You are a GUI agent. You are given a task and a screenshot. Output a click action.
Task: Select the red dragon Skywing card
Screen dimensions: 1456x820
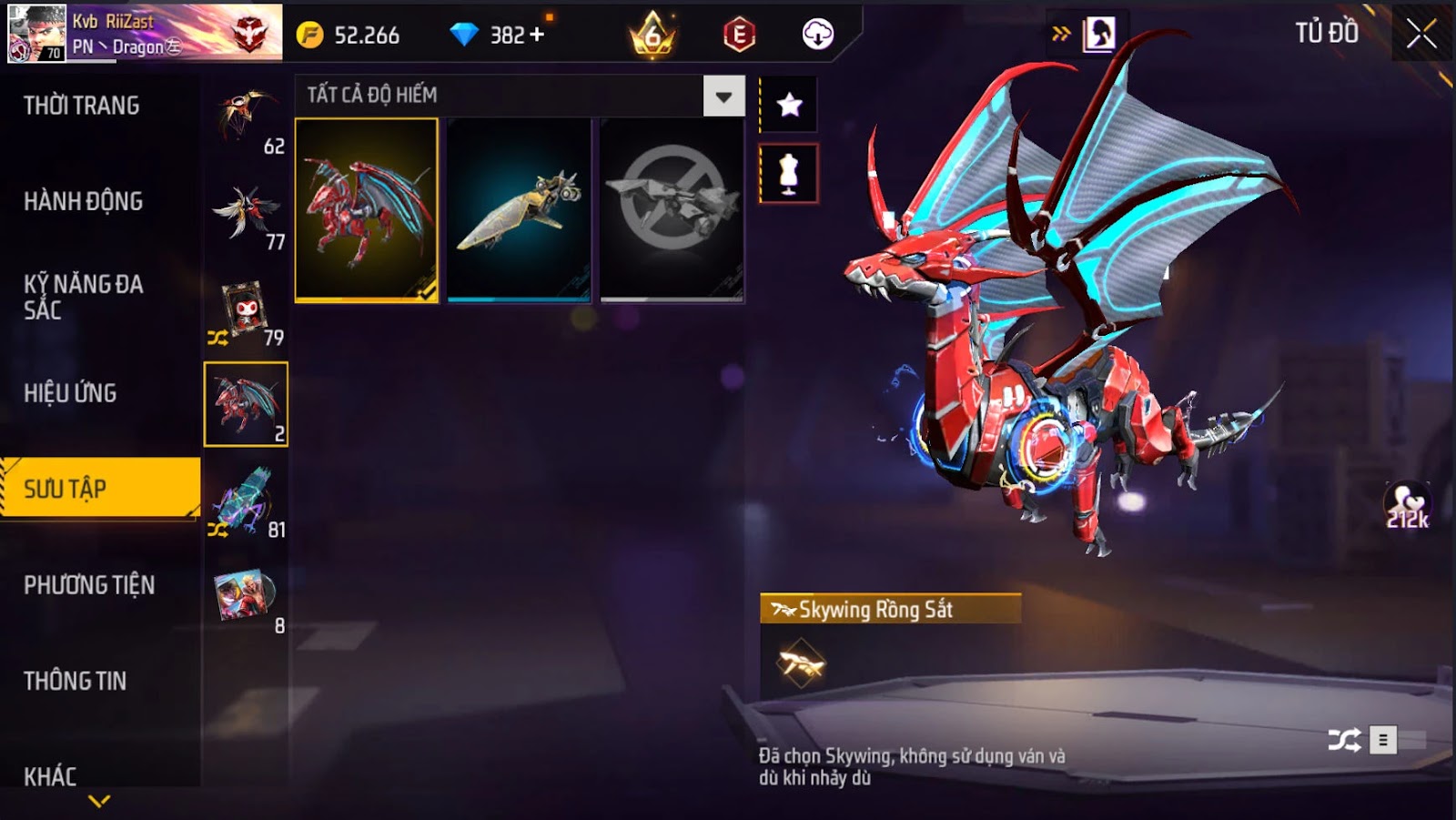coord(366,209)
